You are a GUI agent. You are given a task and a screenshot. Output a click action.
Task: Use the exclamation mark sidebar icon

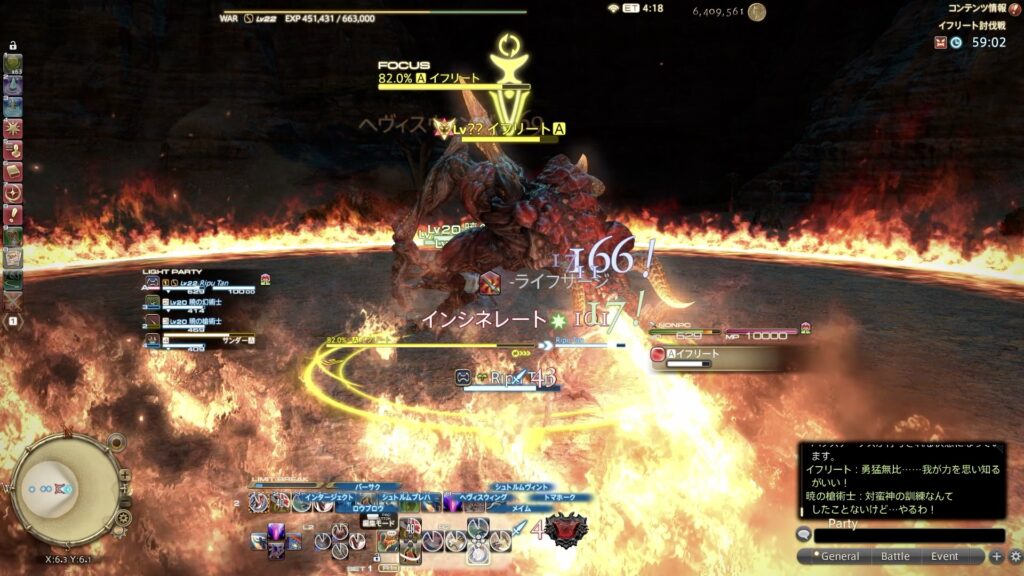[x=13, y=214]
